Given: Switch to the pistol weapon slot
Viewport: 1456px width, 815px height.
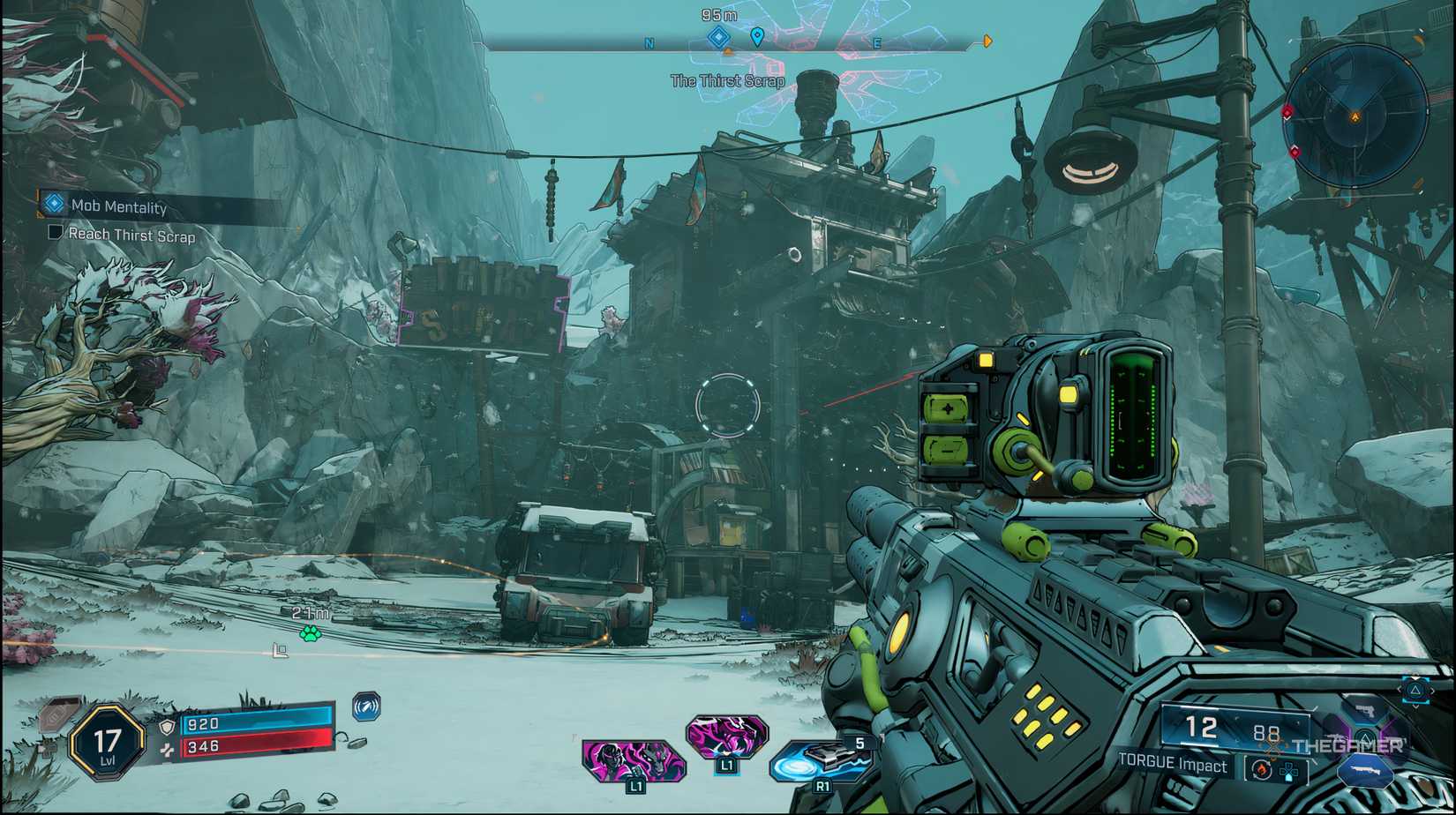Looking at the screenshot, I should point(1364,708).
